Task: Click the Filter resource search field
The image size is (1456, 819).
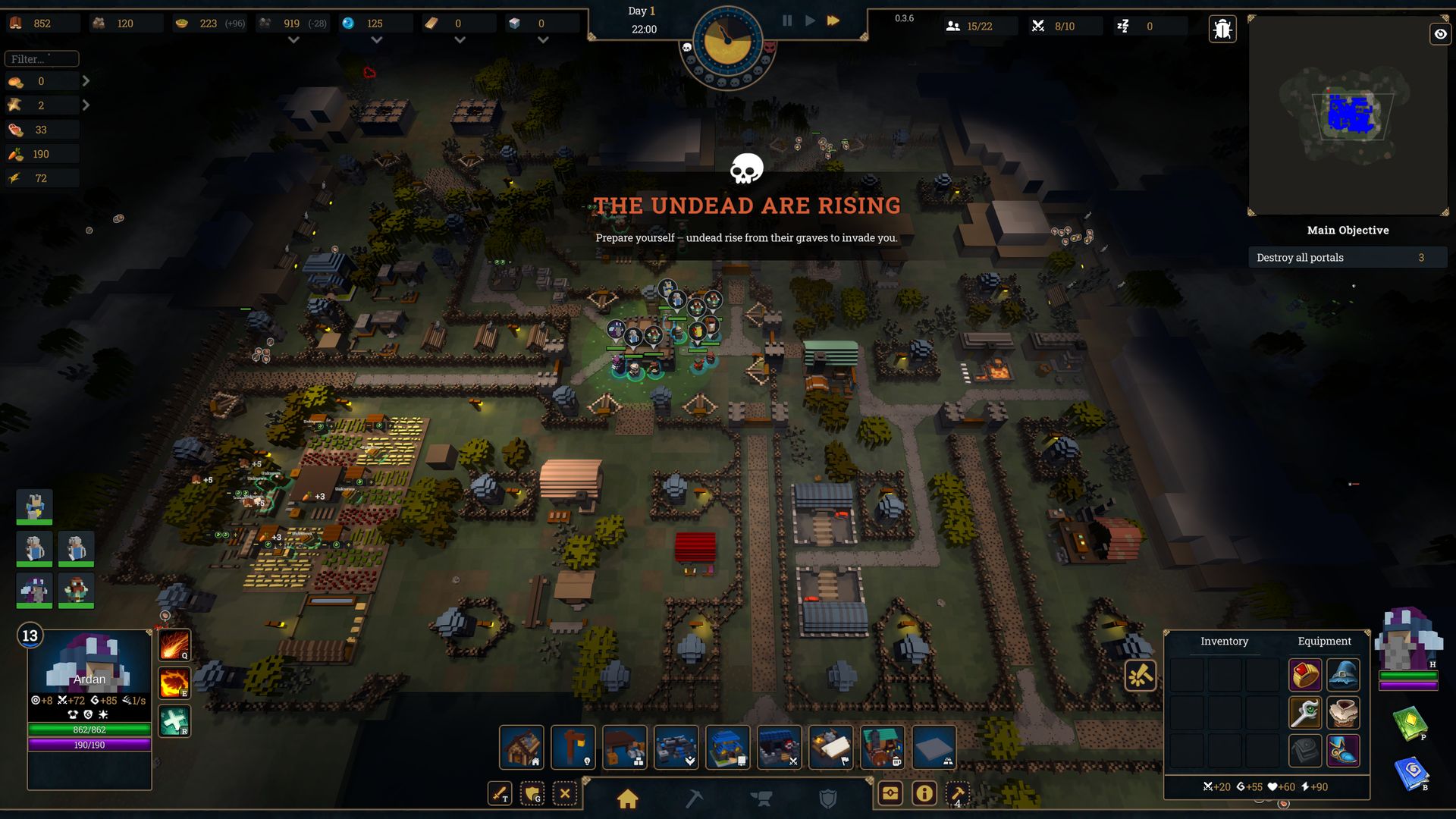Action: click(x=42, y=58)
